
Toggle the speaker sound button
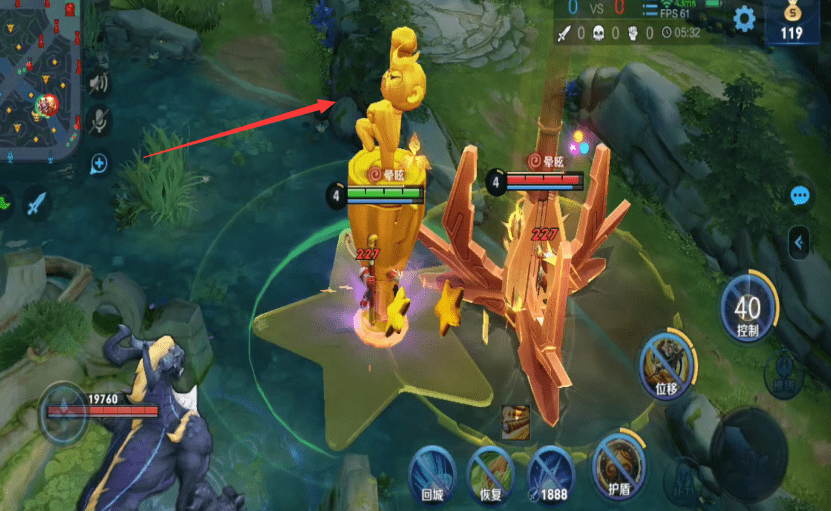(98, 83)
